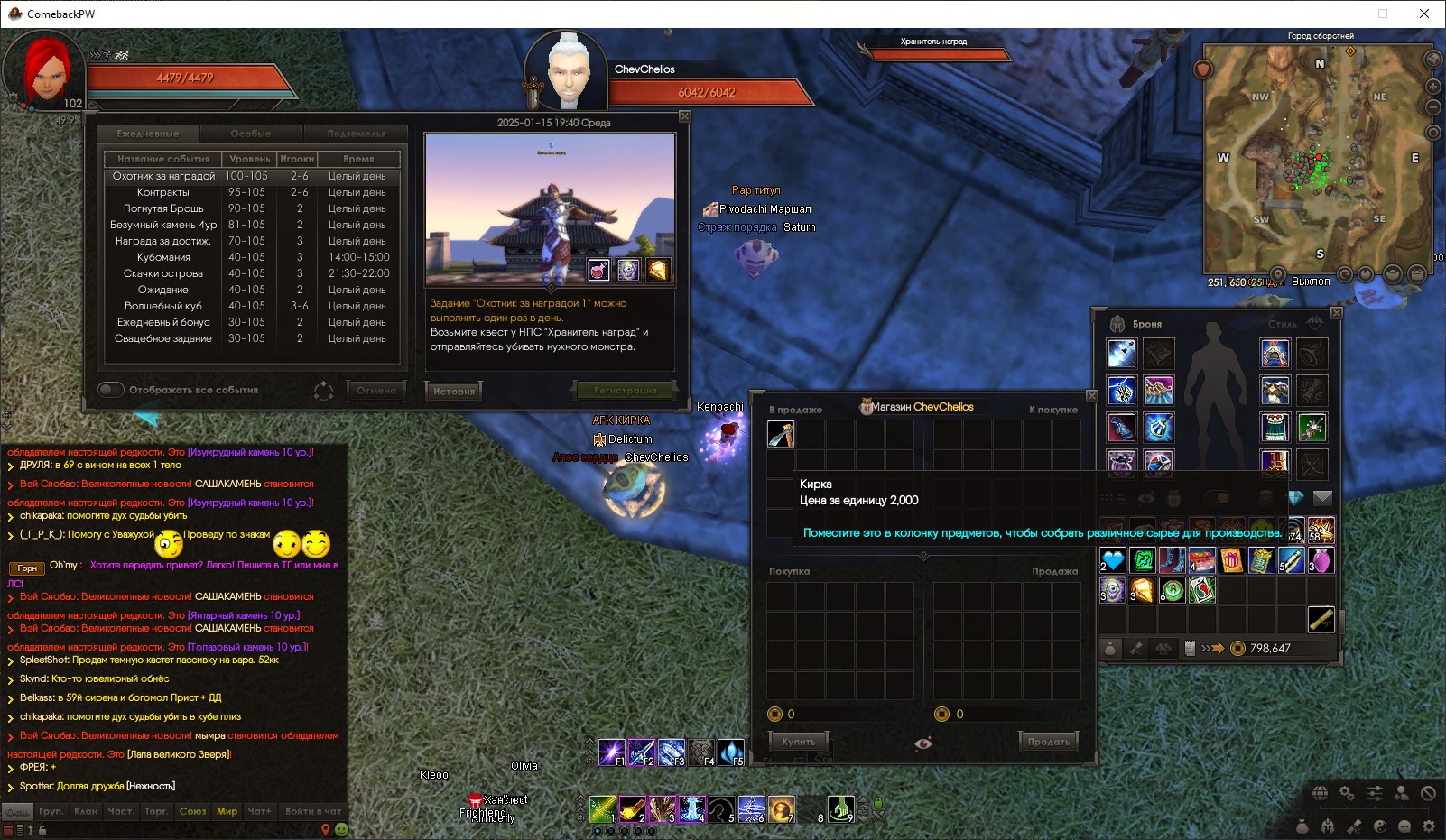
Task: Toggle Отображать все события switch
Action: (x=111, y=390)
